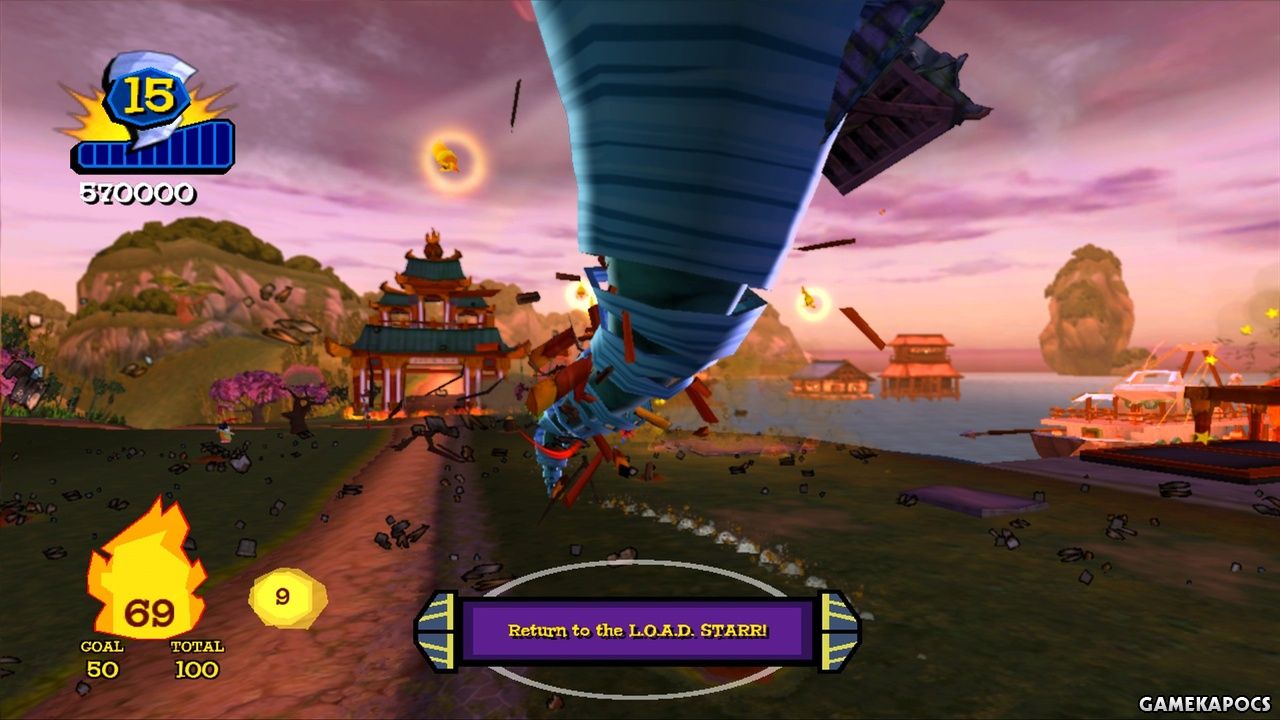Click the yellow token showing 9

point(284,597)
